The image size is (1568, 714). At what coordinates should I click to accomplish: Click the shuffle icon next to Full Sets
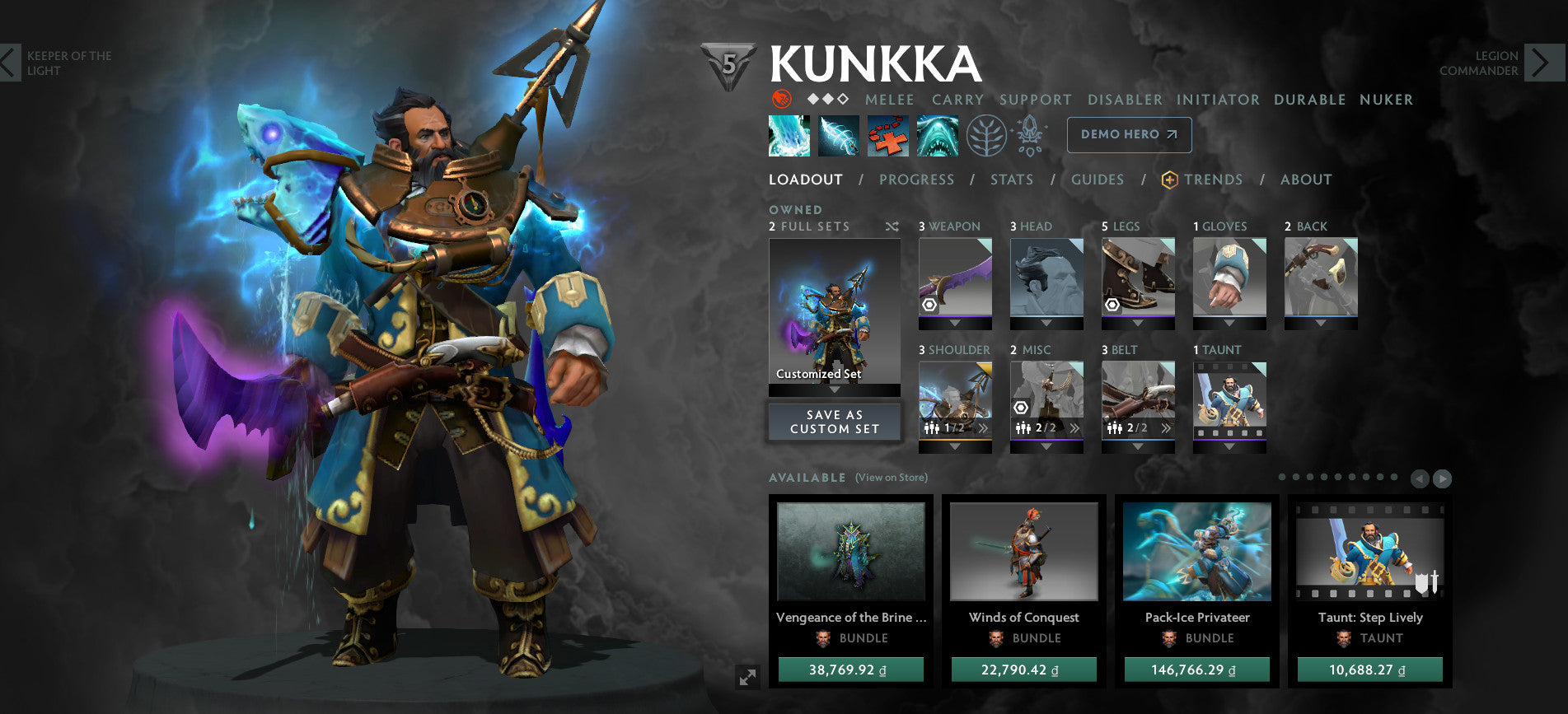[x=892, y=226]
